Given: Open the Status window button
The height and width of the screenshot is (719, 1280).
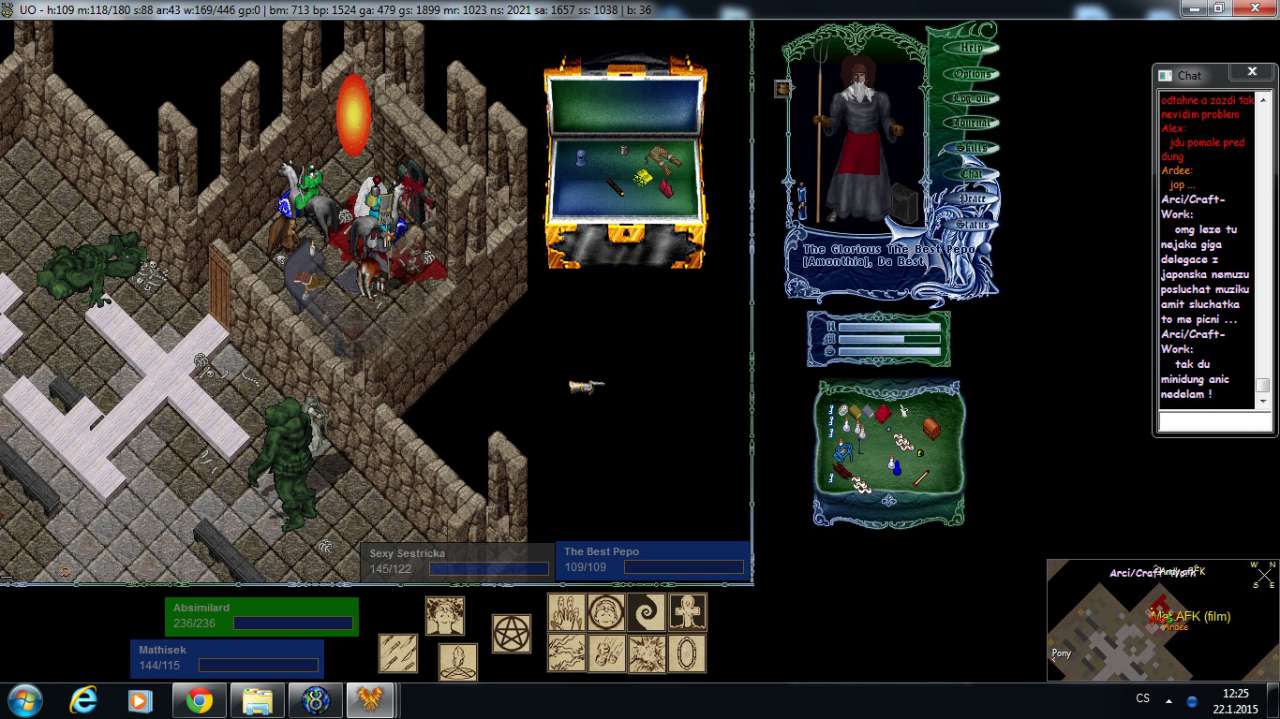Looking at the screenshot, I should coord(971,224).
